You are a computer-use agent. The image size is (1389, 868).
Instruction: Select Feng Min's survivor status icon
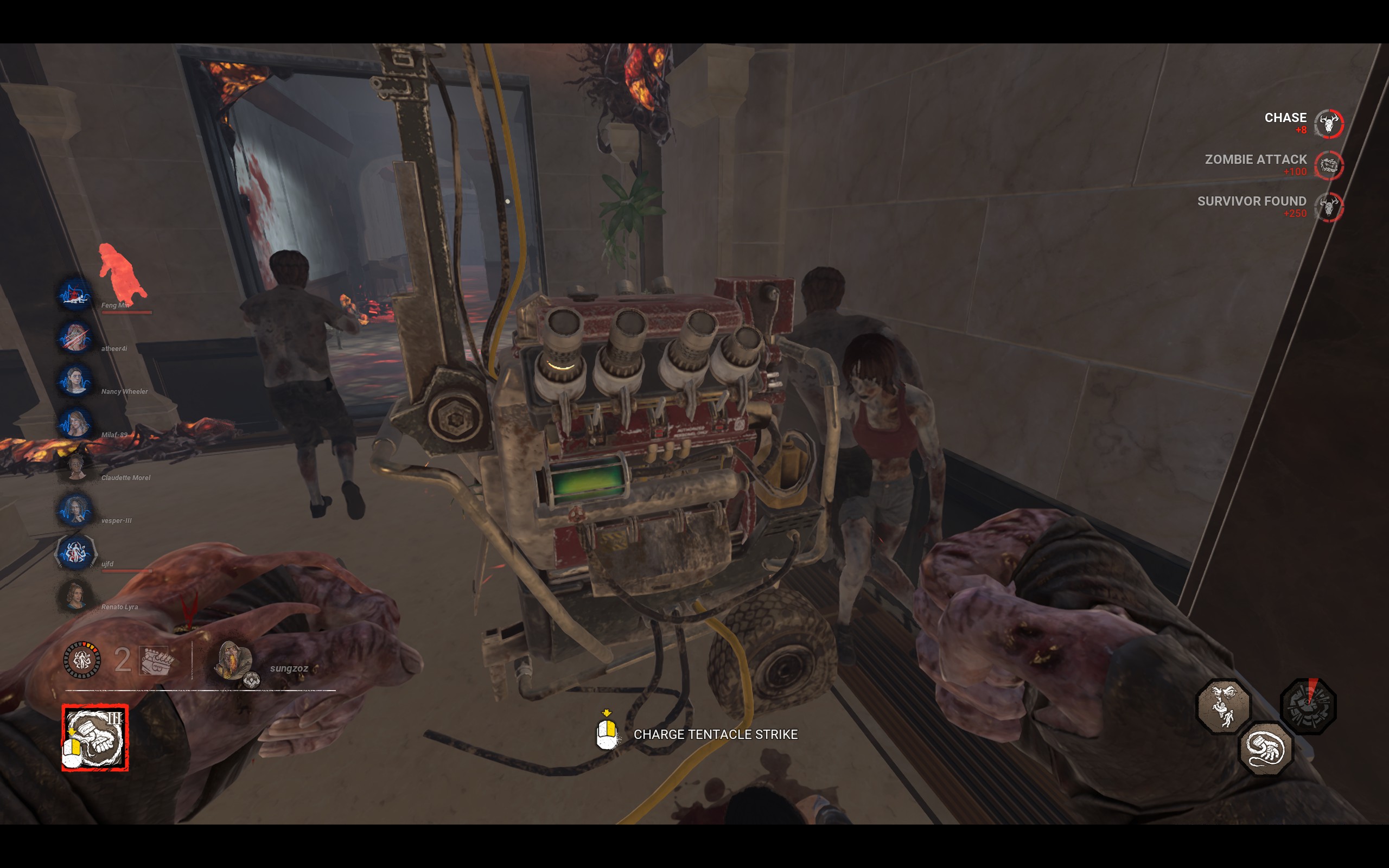coord(75,295)
